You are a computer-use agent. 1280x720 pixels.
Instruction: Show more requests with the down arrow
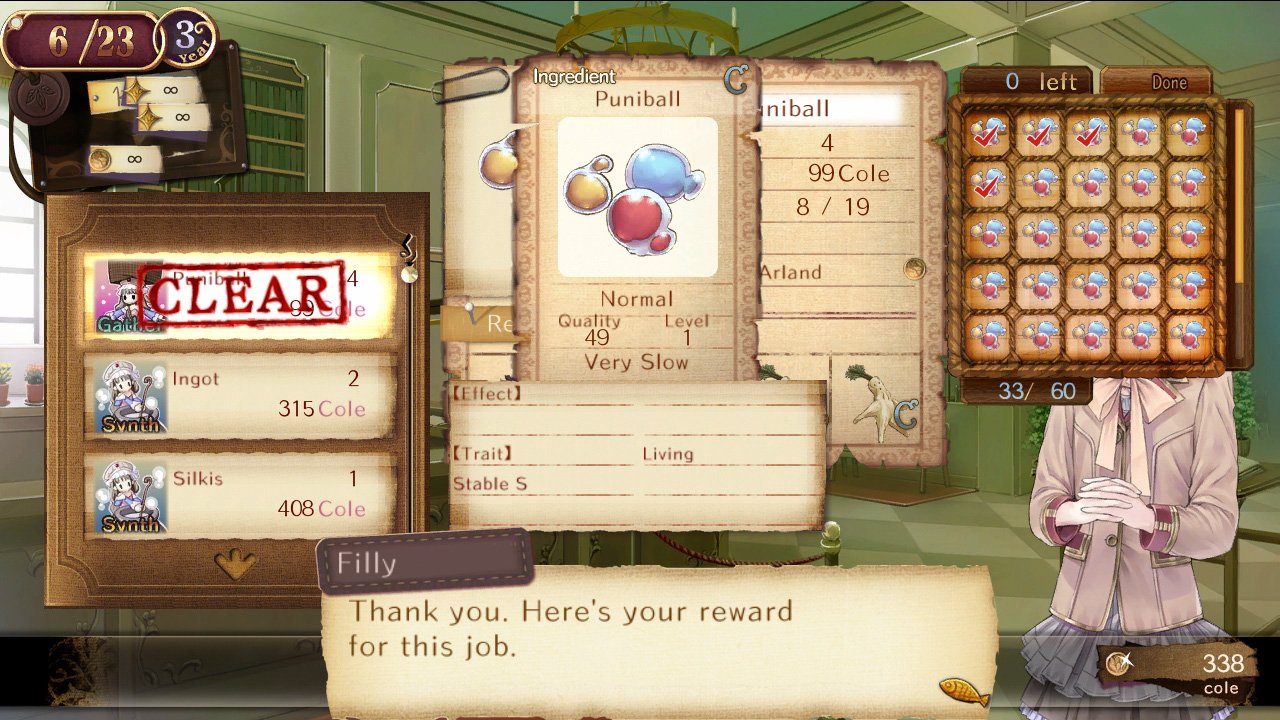(236, 565)
